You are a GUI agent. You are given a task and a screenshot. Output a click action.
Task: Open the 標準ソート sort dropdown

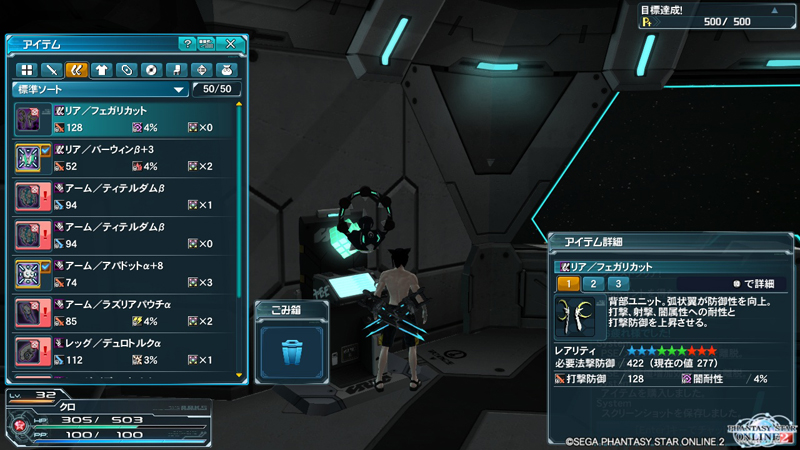tap(99, 89)
